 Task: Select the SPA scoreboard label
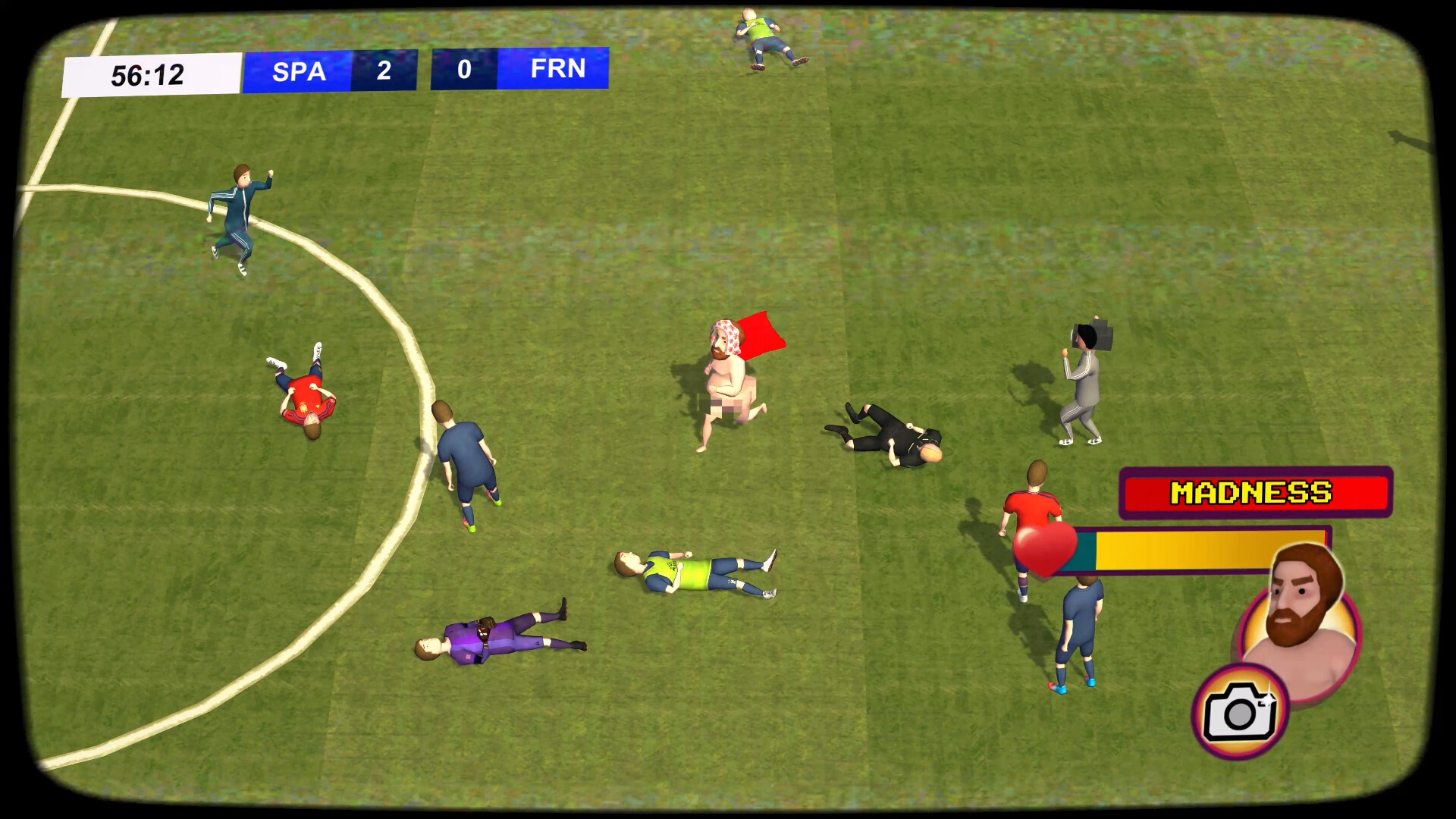[x=298, y=71]
